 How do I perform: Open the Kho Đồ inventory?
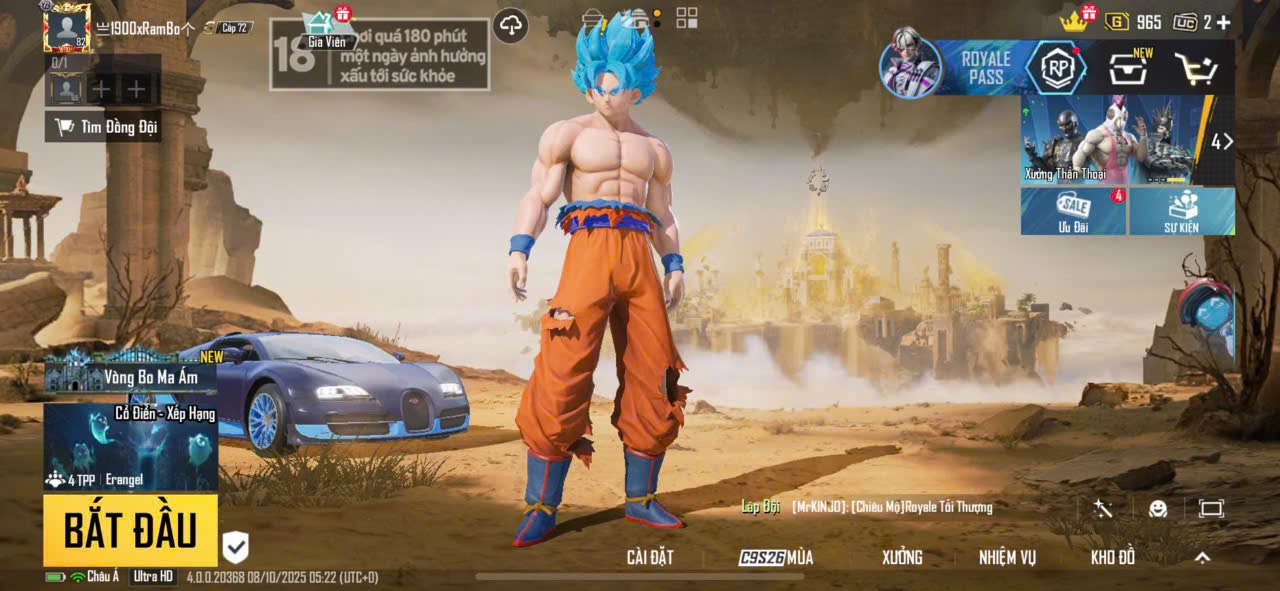1112,558
